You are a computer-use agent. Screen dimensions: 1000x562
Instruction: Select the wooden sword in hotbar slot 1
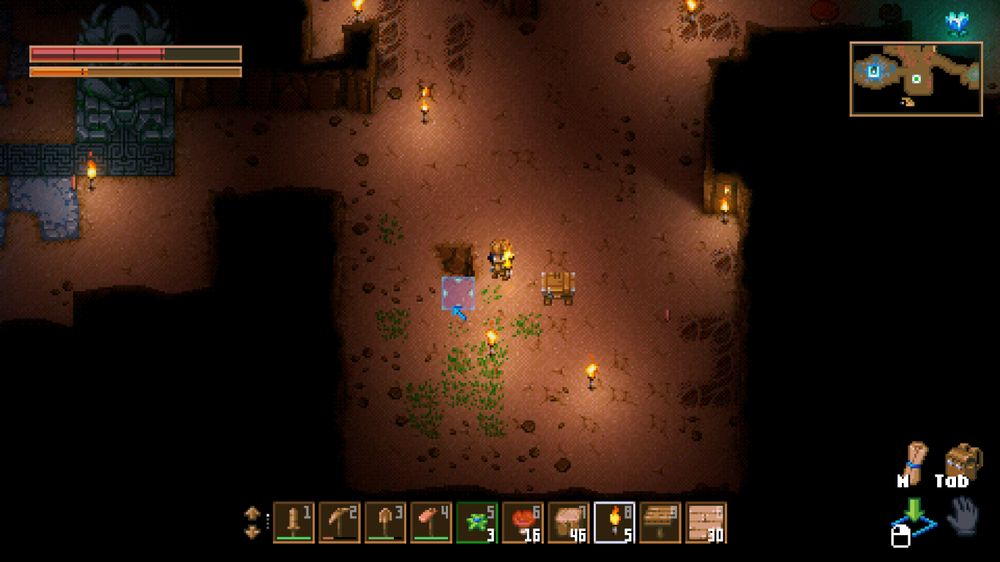click(x=293, y=522)
